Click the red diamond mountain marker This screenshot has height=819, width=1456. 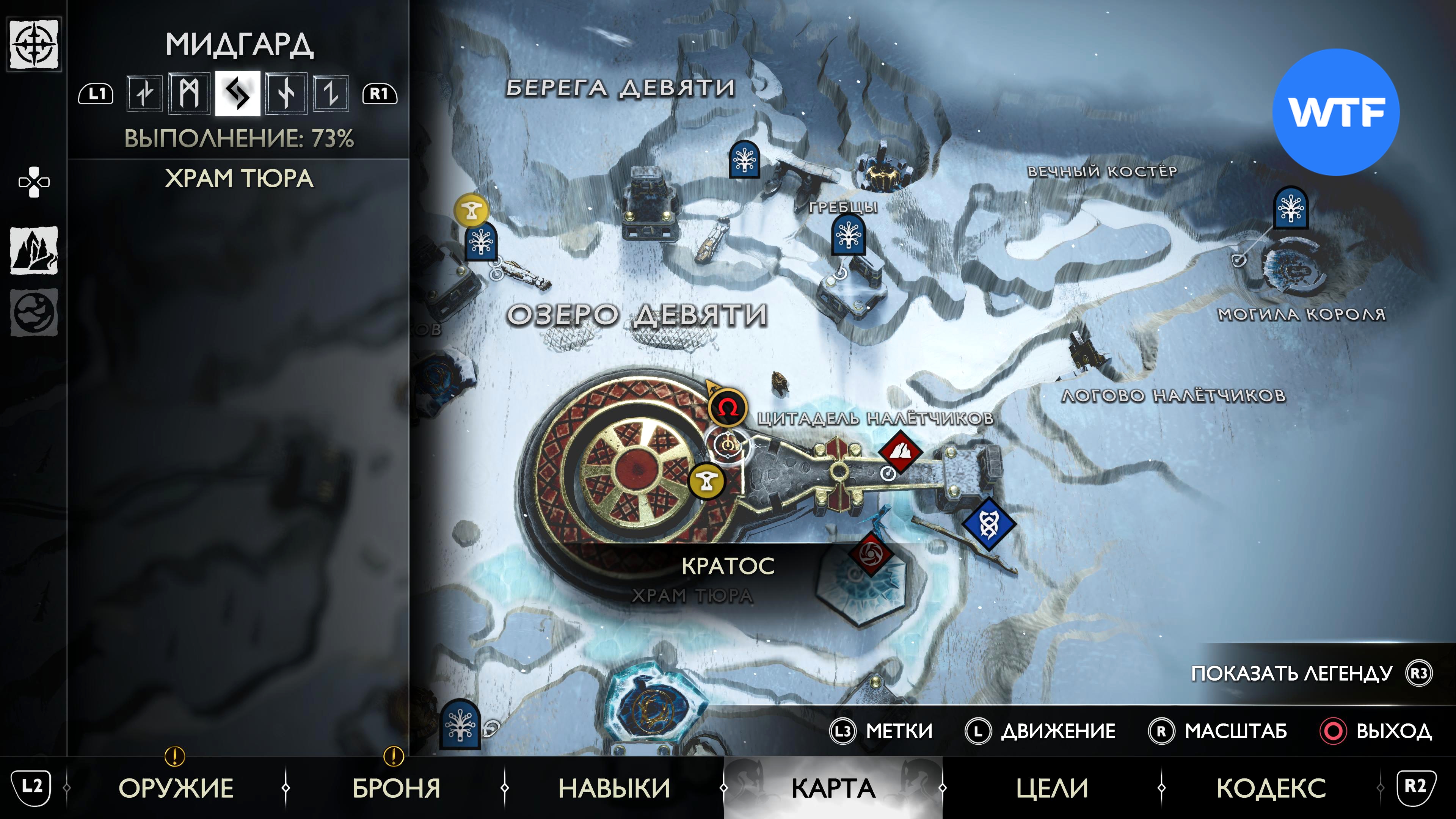point(900,452)
